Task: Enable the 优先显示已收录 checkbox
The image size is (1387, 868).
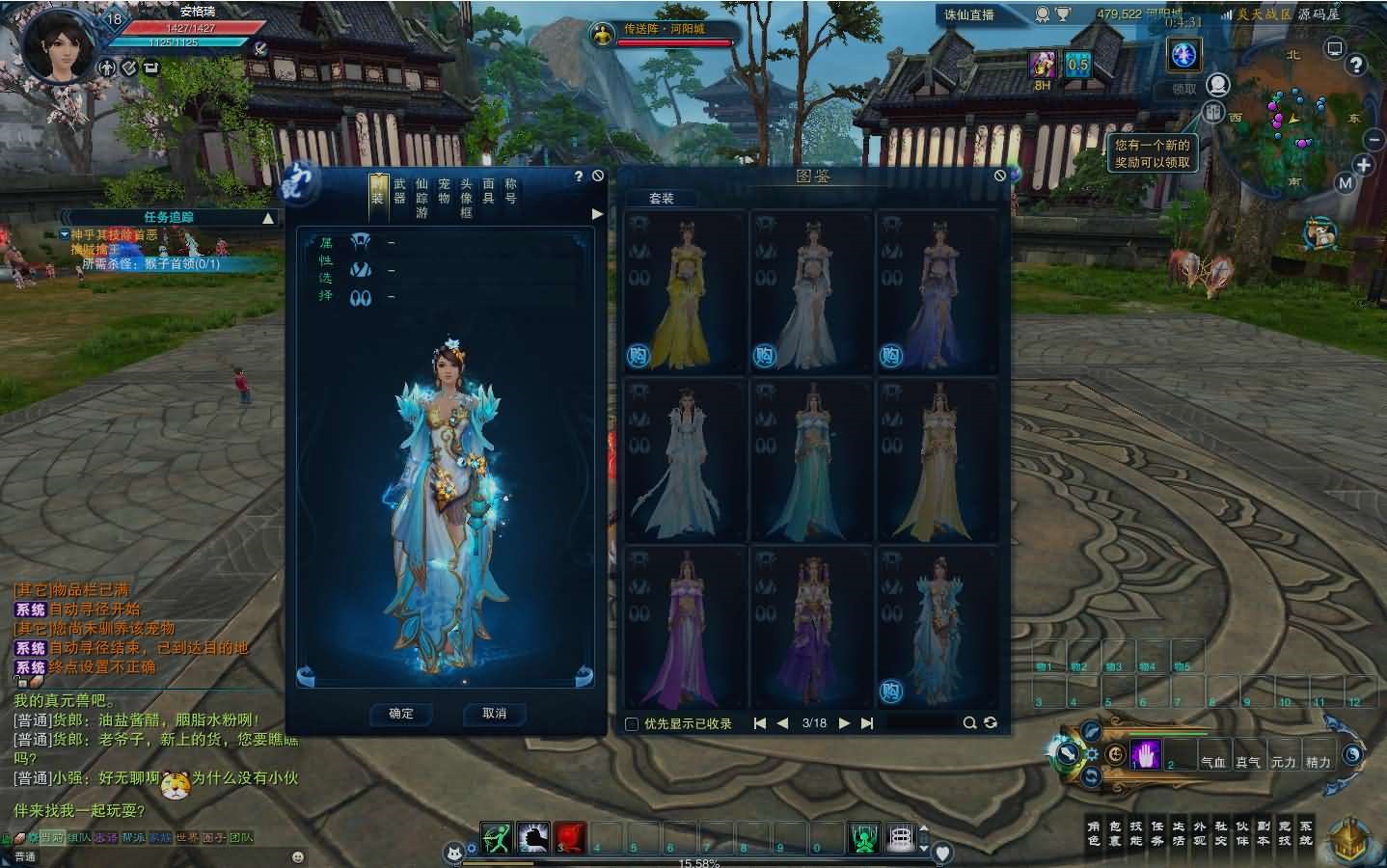Action: (x=633, y=722)
